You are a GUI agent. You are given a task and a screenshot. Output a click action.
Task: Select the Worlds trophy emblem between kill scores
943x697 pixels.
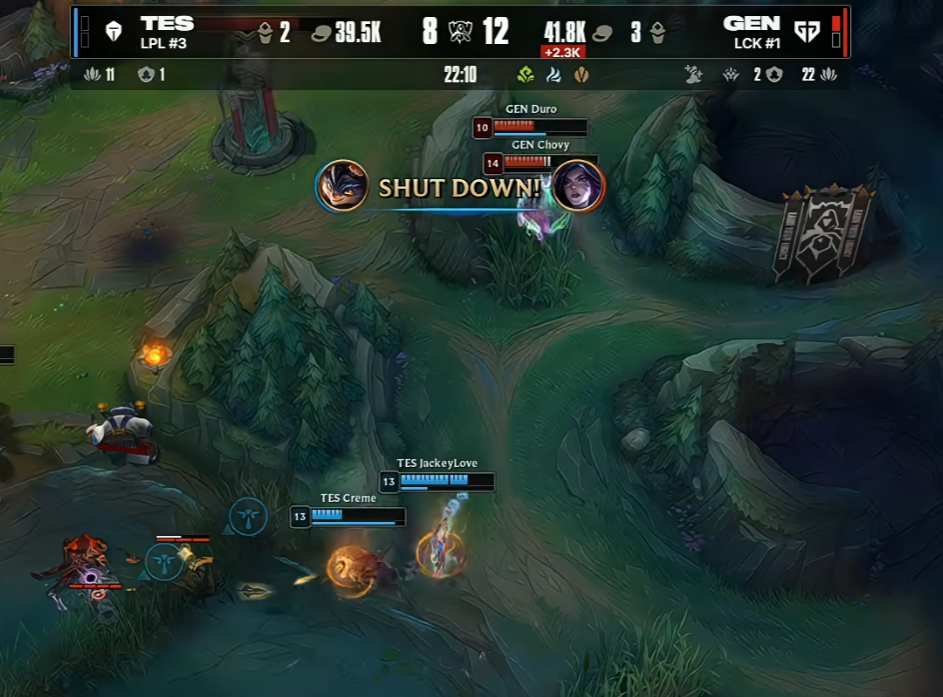461,32
